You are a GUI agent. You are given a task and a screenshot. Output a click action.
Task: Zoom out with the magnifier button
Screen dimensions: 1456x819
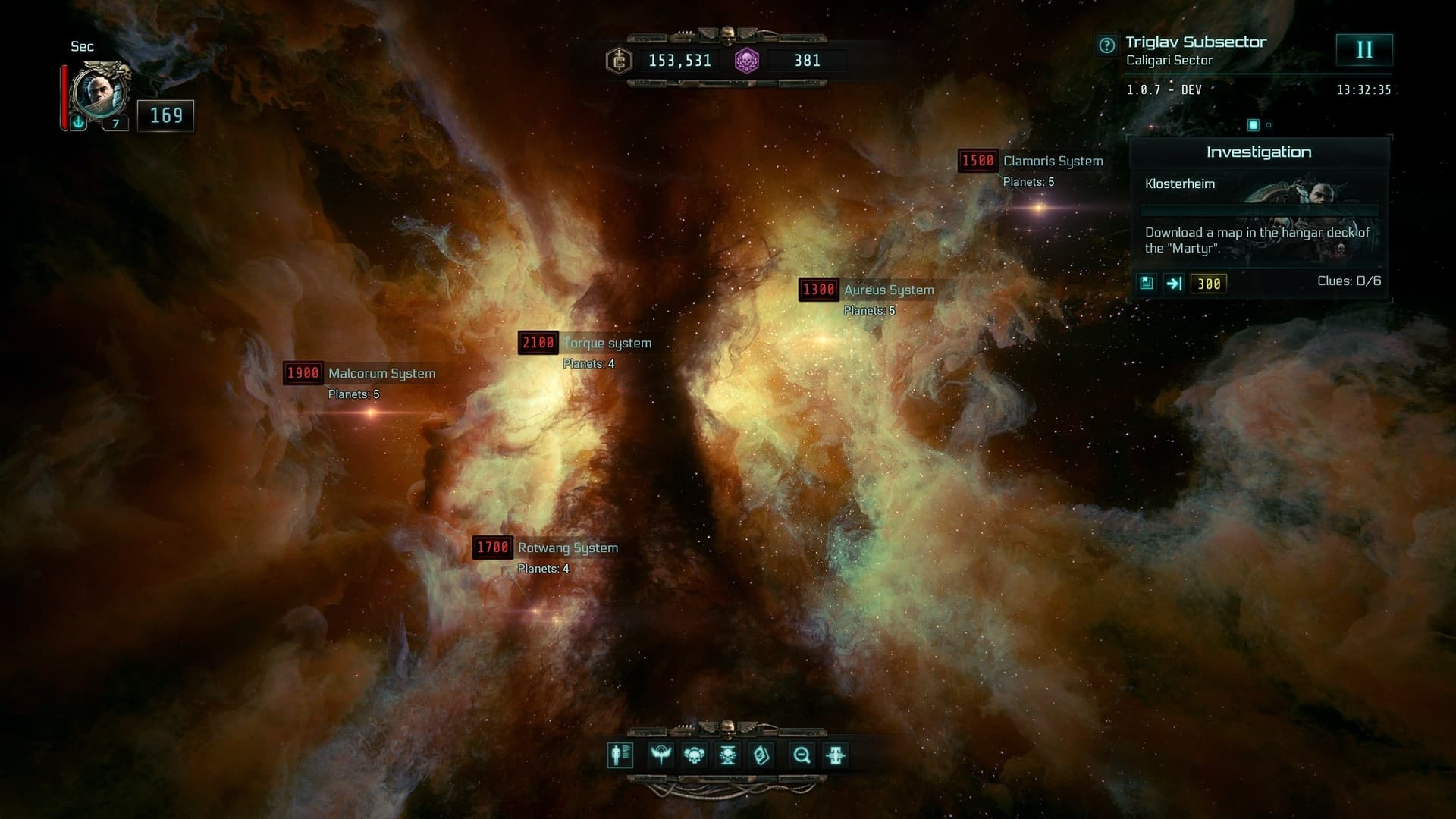tap(802, 755)
